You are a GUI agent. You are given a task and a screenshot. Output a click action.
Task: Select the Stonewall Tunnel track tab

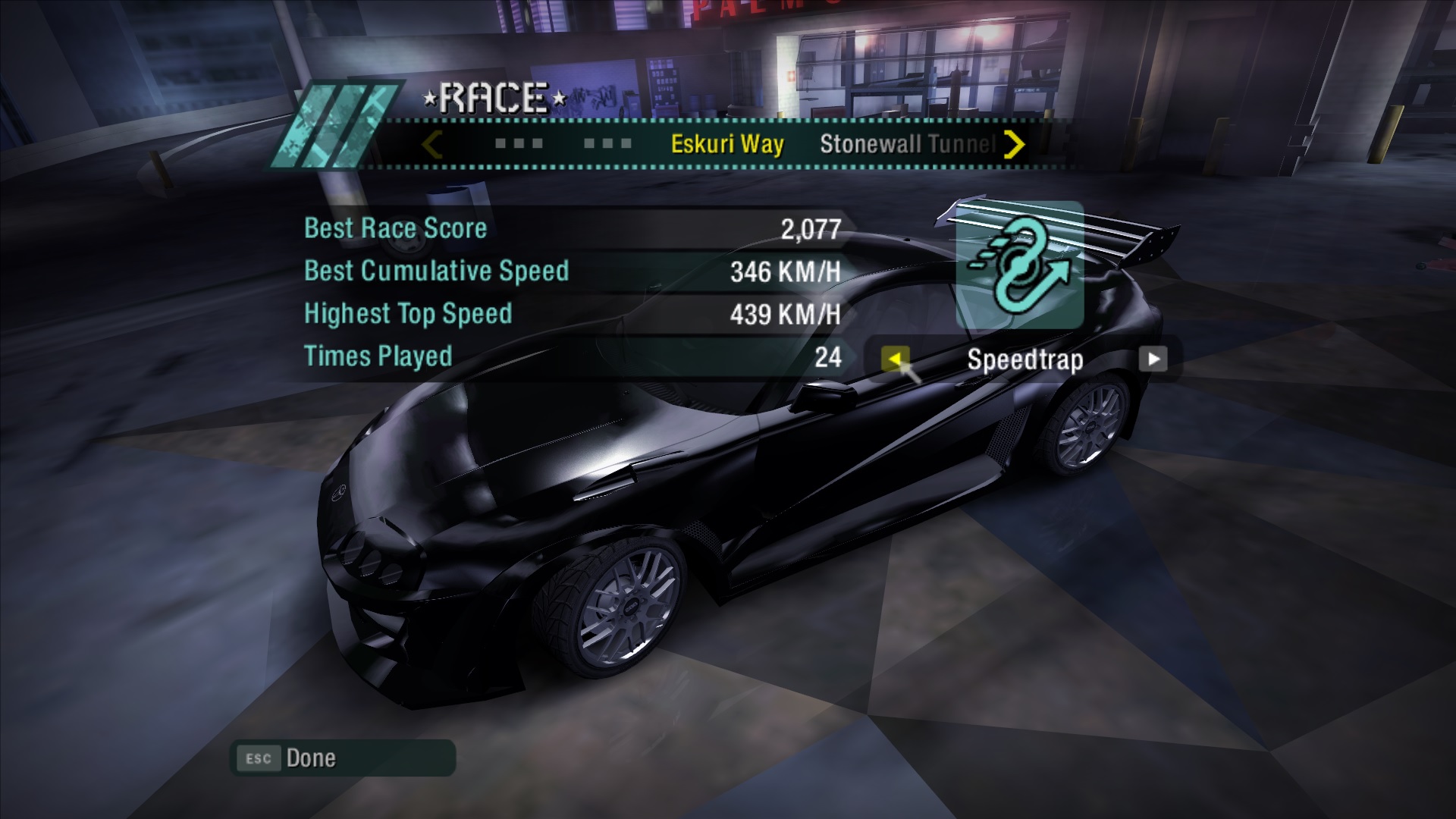coord(907,144)
